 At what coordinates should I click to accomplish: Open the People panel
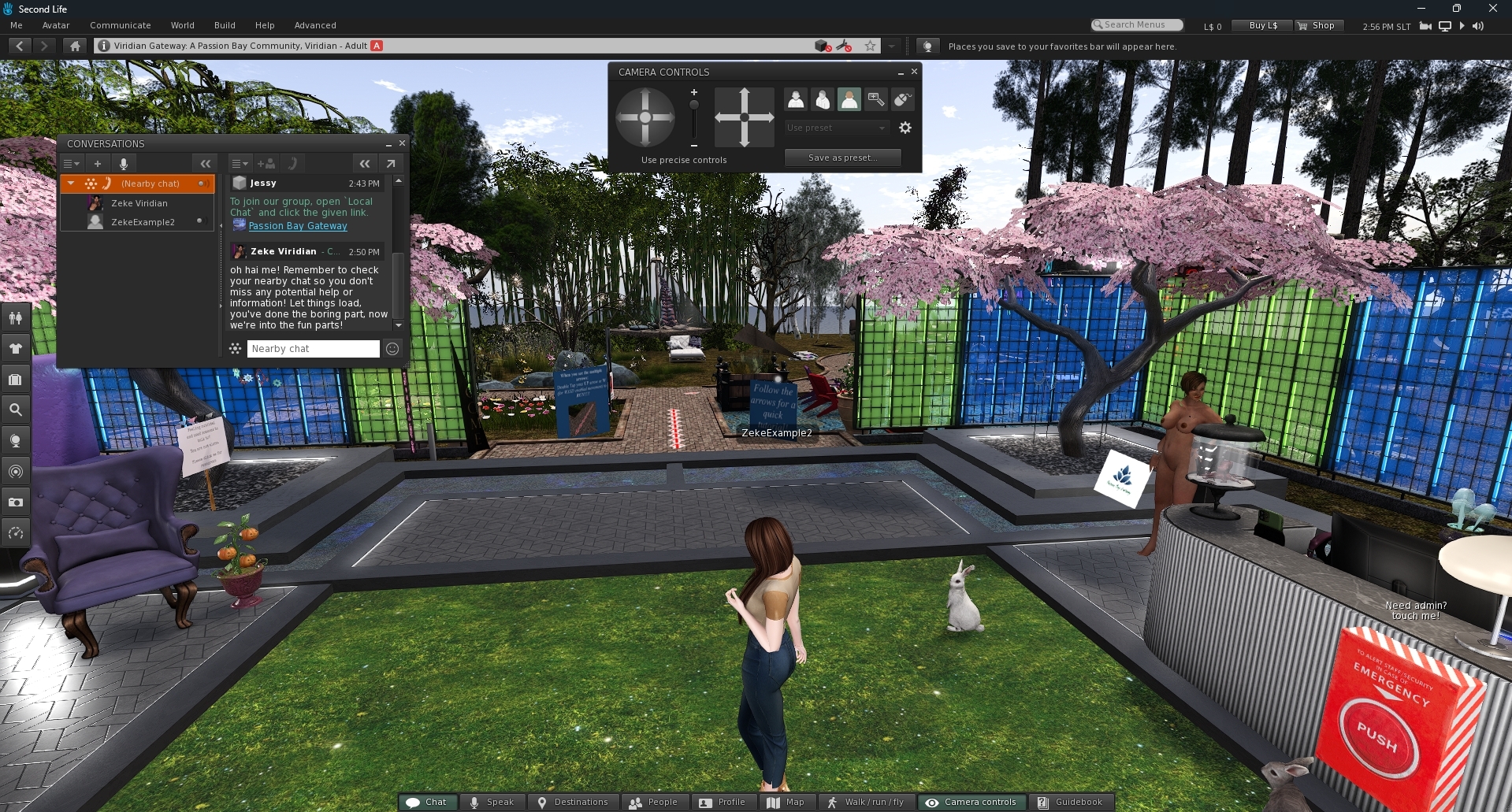(x=653, y=802)
